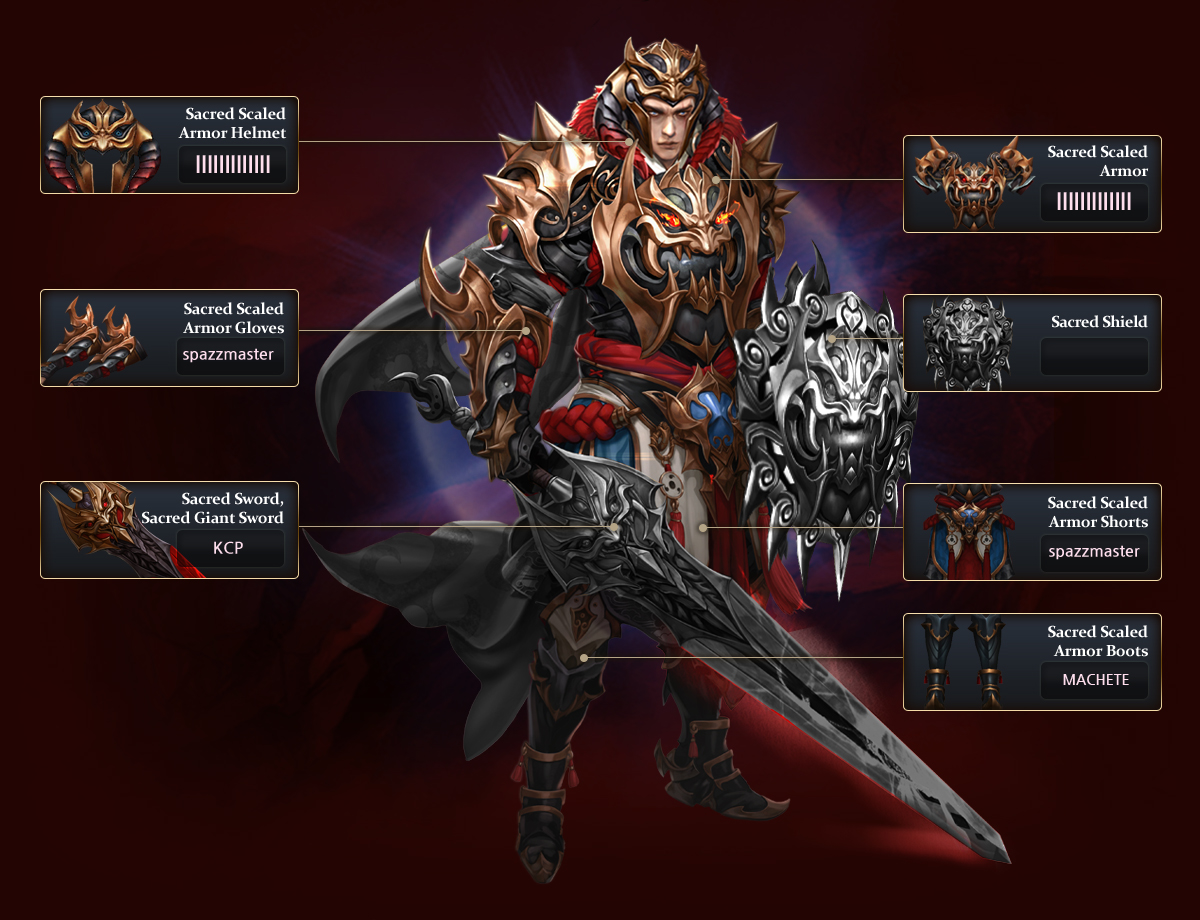Click the name field under Armor Helmet
This screenshot has width=1200, height=920.
click(x=232, y=165)
